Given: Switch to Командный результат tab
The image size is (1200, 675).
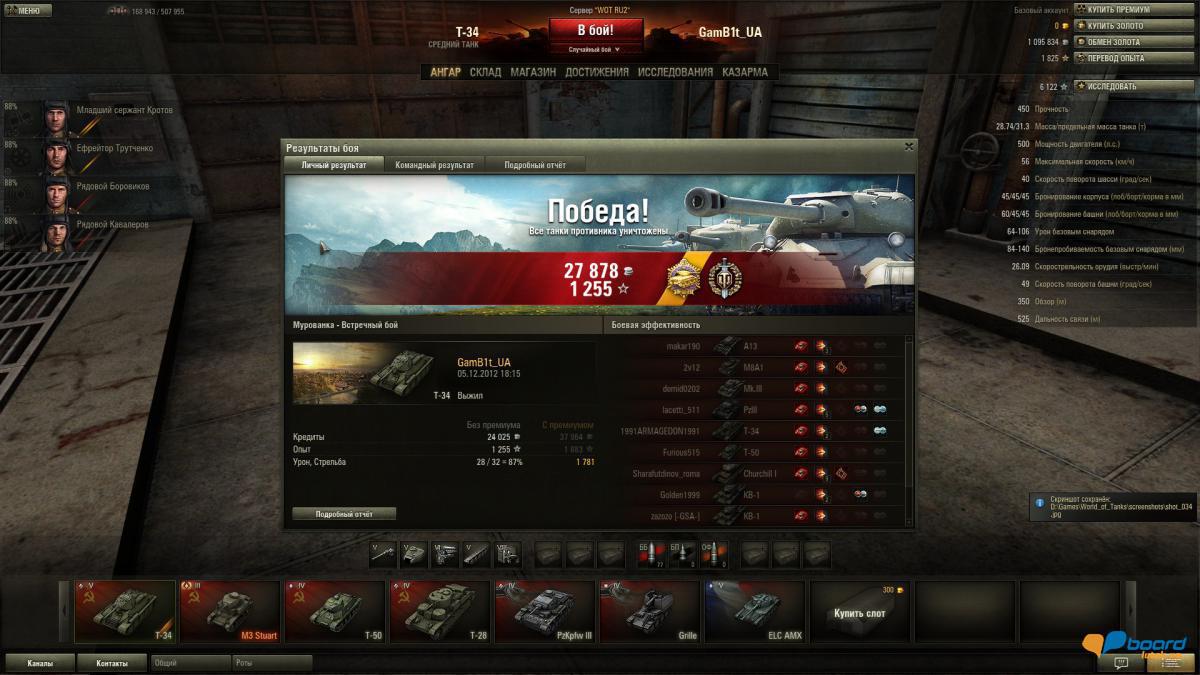Looking at the screenshot, I should (434, 165).
